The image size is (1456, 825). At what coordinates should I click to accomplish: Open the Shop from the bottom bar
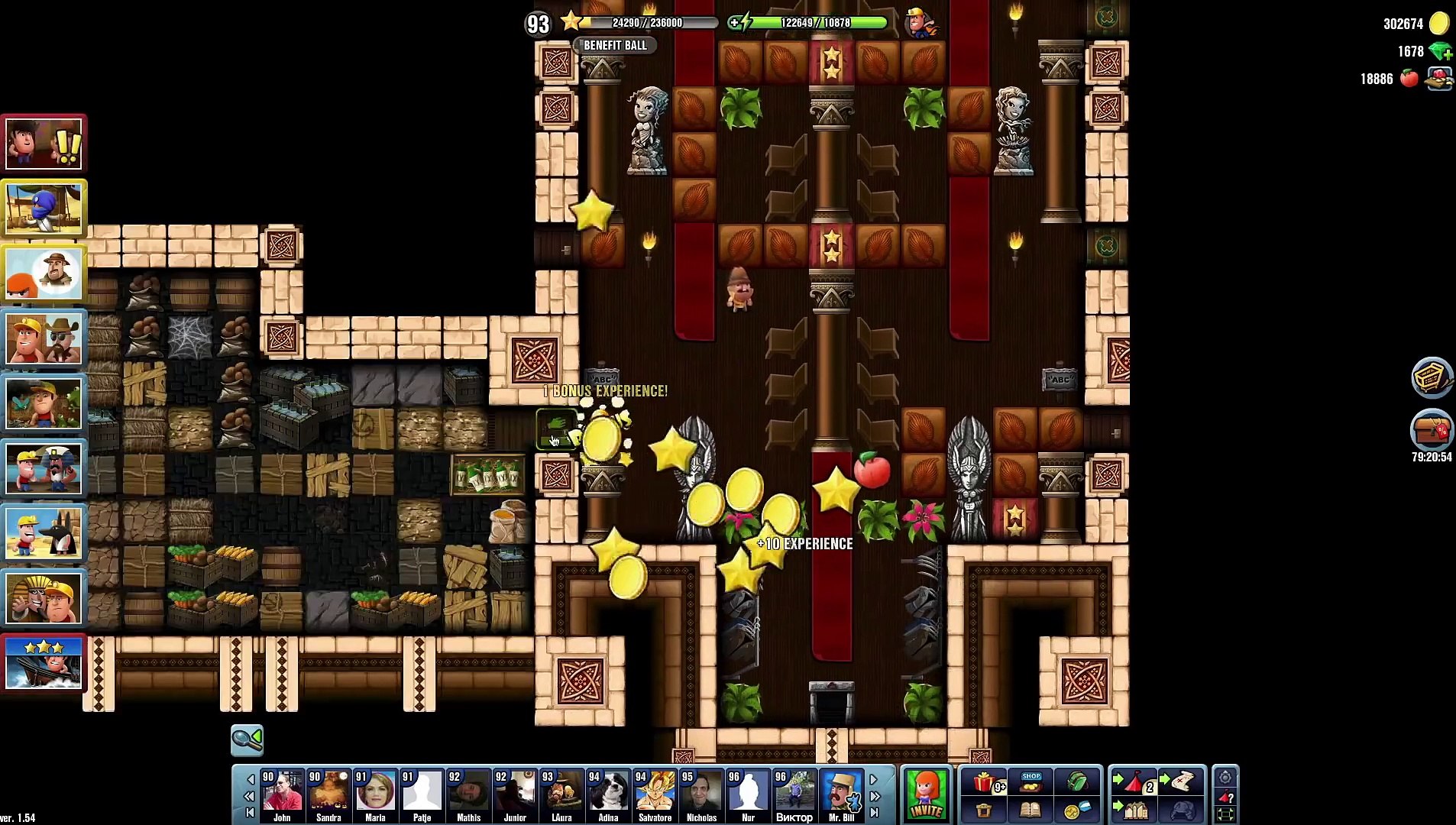point(1031,781)
